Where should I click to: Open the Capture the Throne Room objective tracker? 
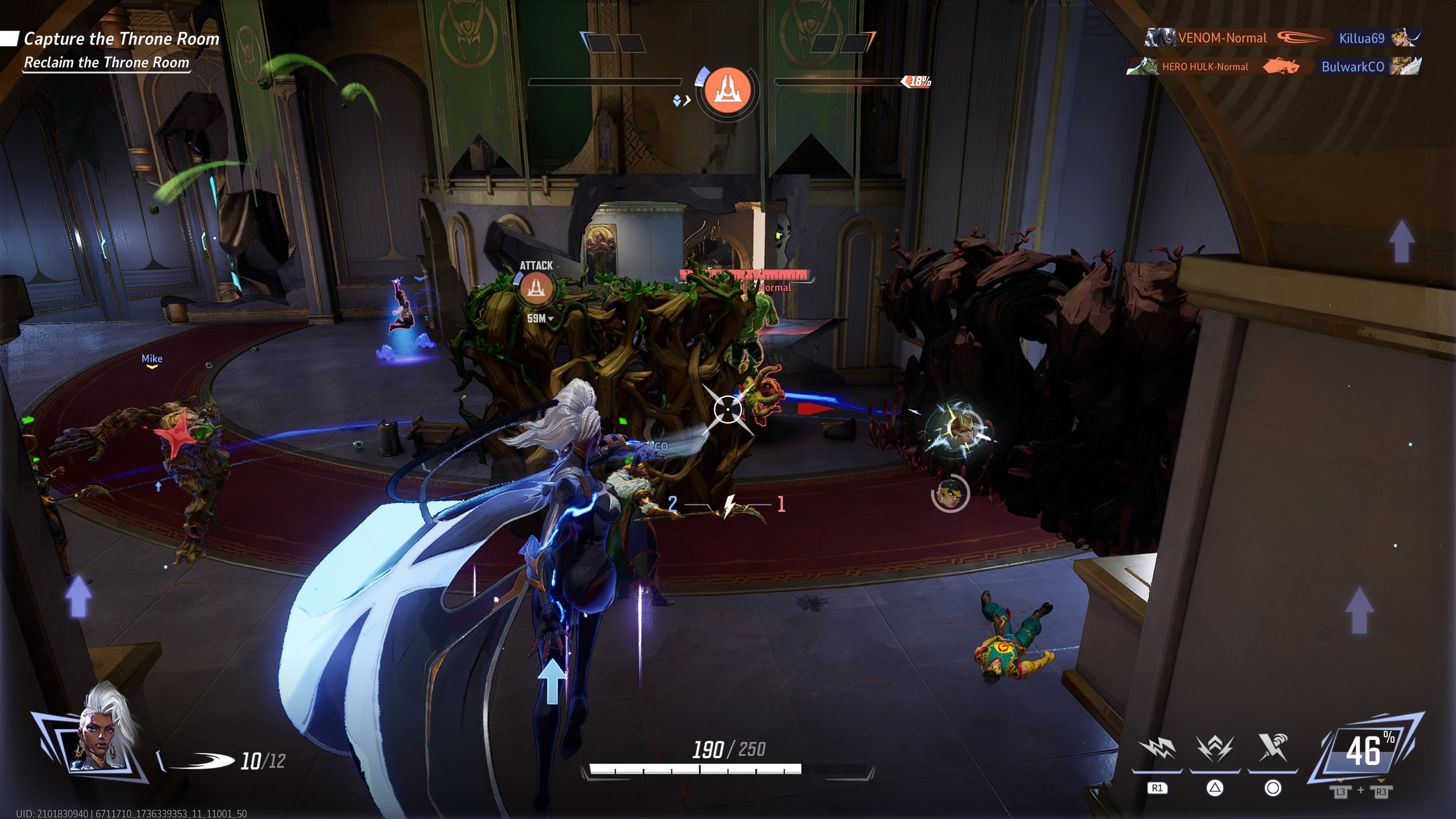click(x=121, y=38)
